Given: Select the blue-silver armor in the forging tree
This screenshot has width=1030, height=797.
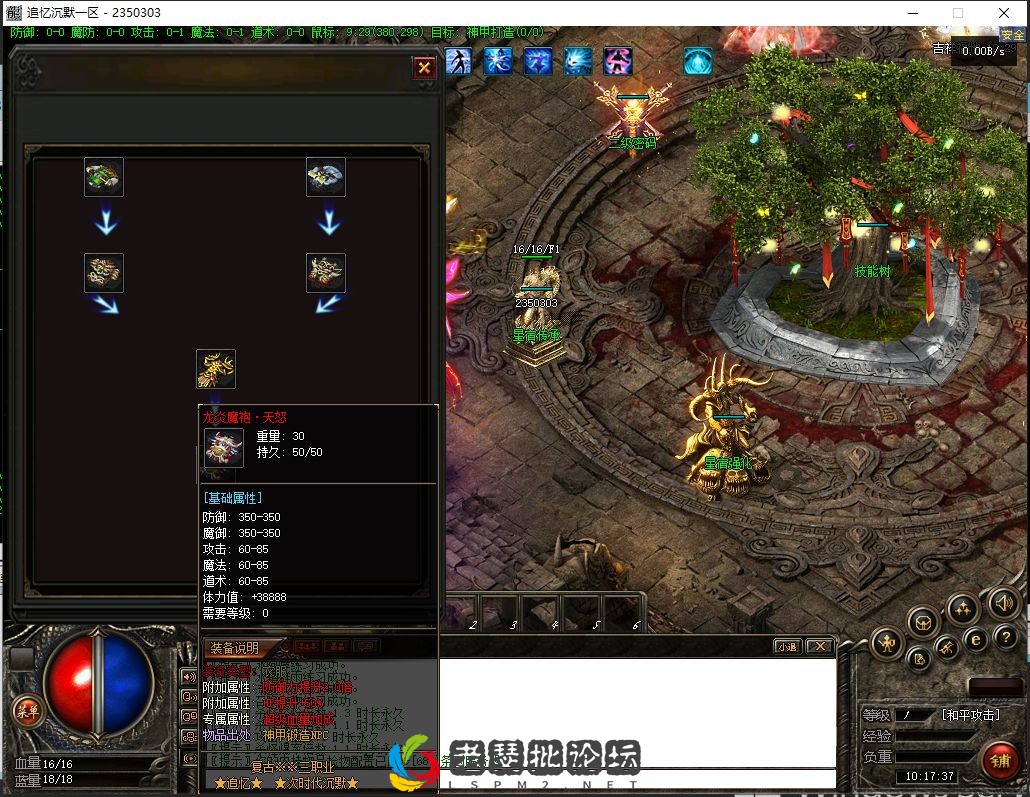Looking at the screenshot, I should pos(326,177).
